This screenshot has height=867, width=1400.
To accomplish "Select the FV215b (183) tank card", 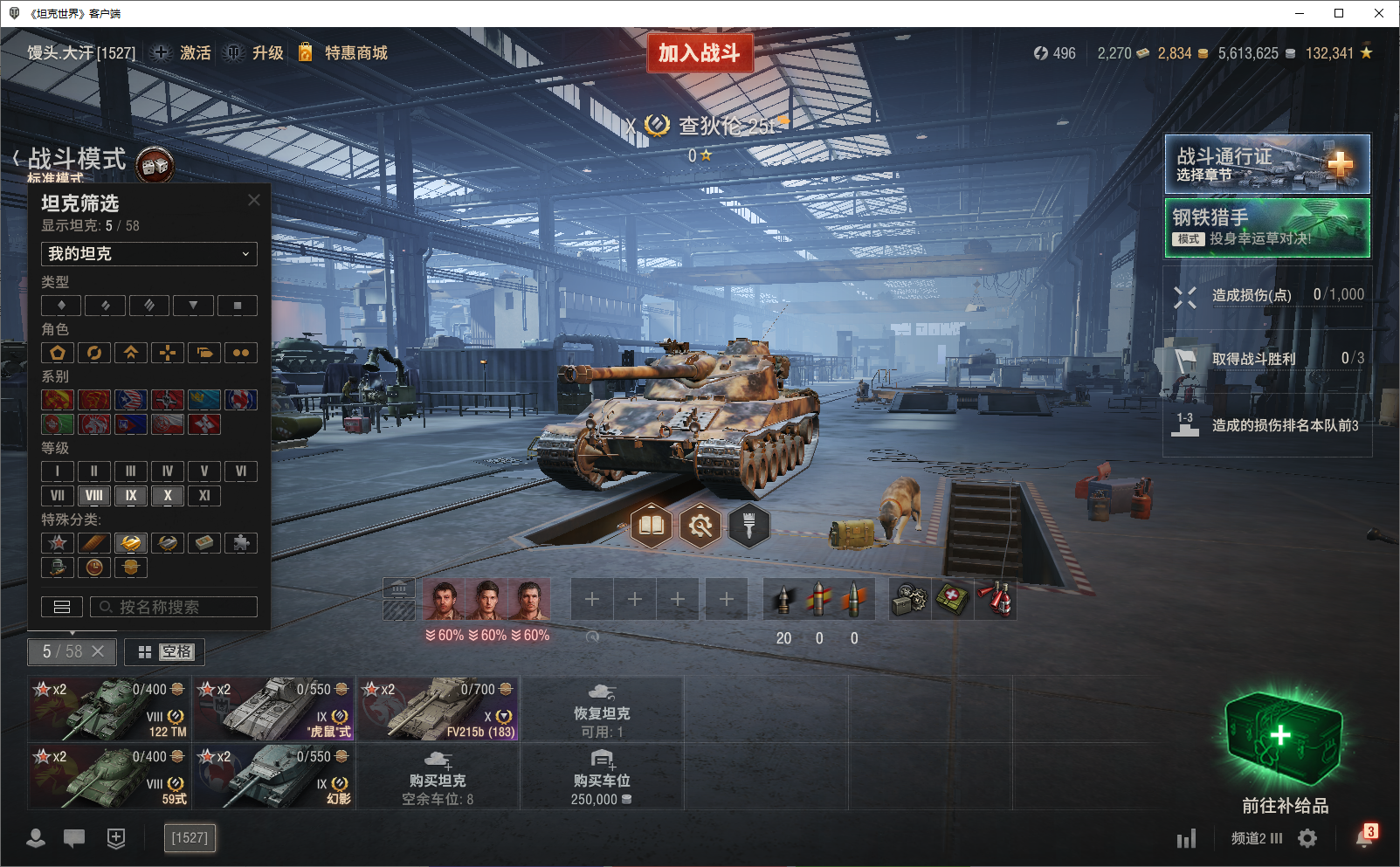I will [x=438, y=708].
